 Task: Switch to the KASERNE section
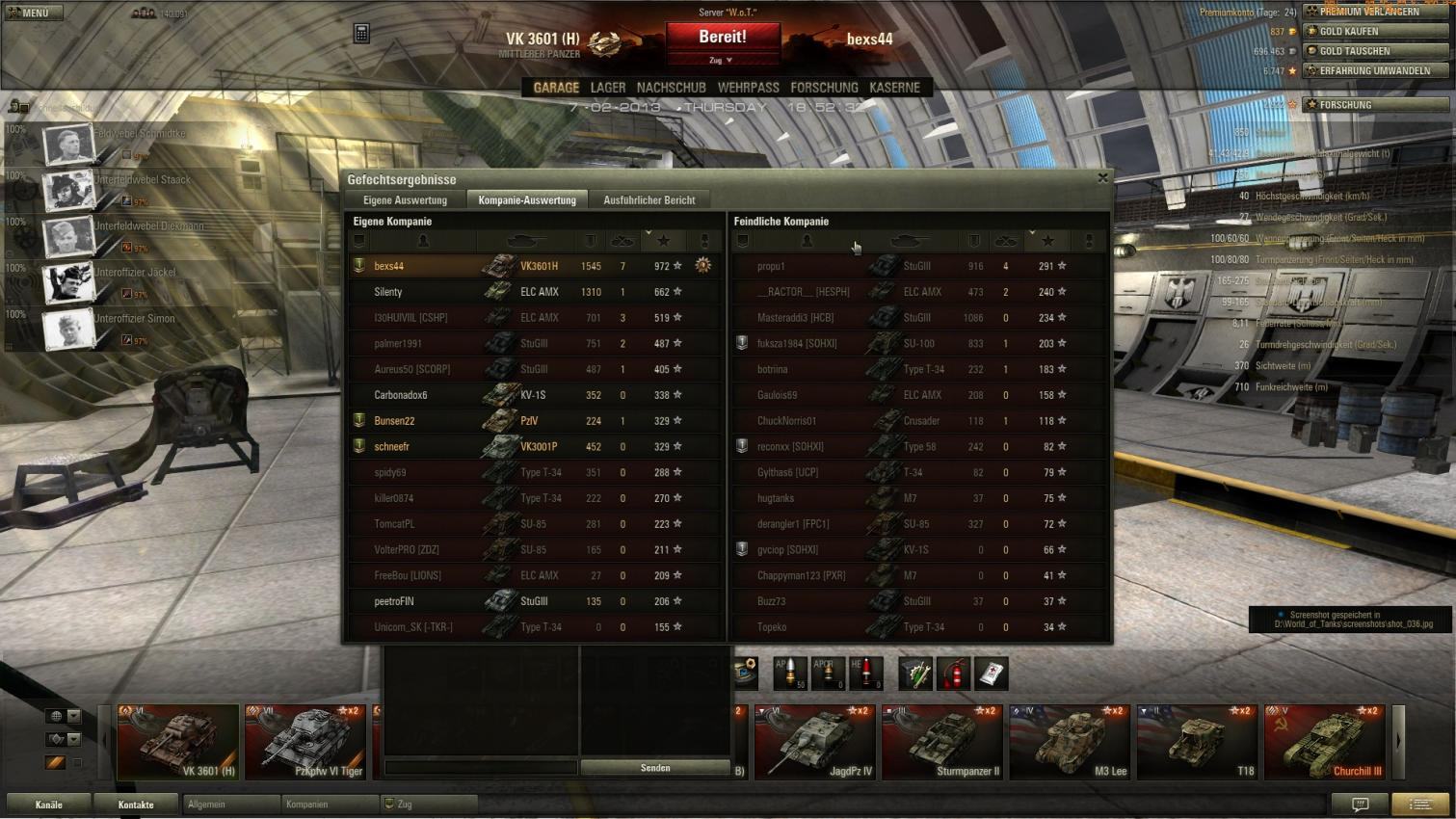(894, 88)
